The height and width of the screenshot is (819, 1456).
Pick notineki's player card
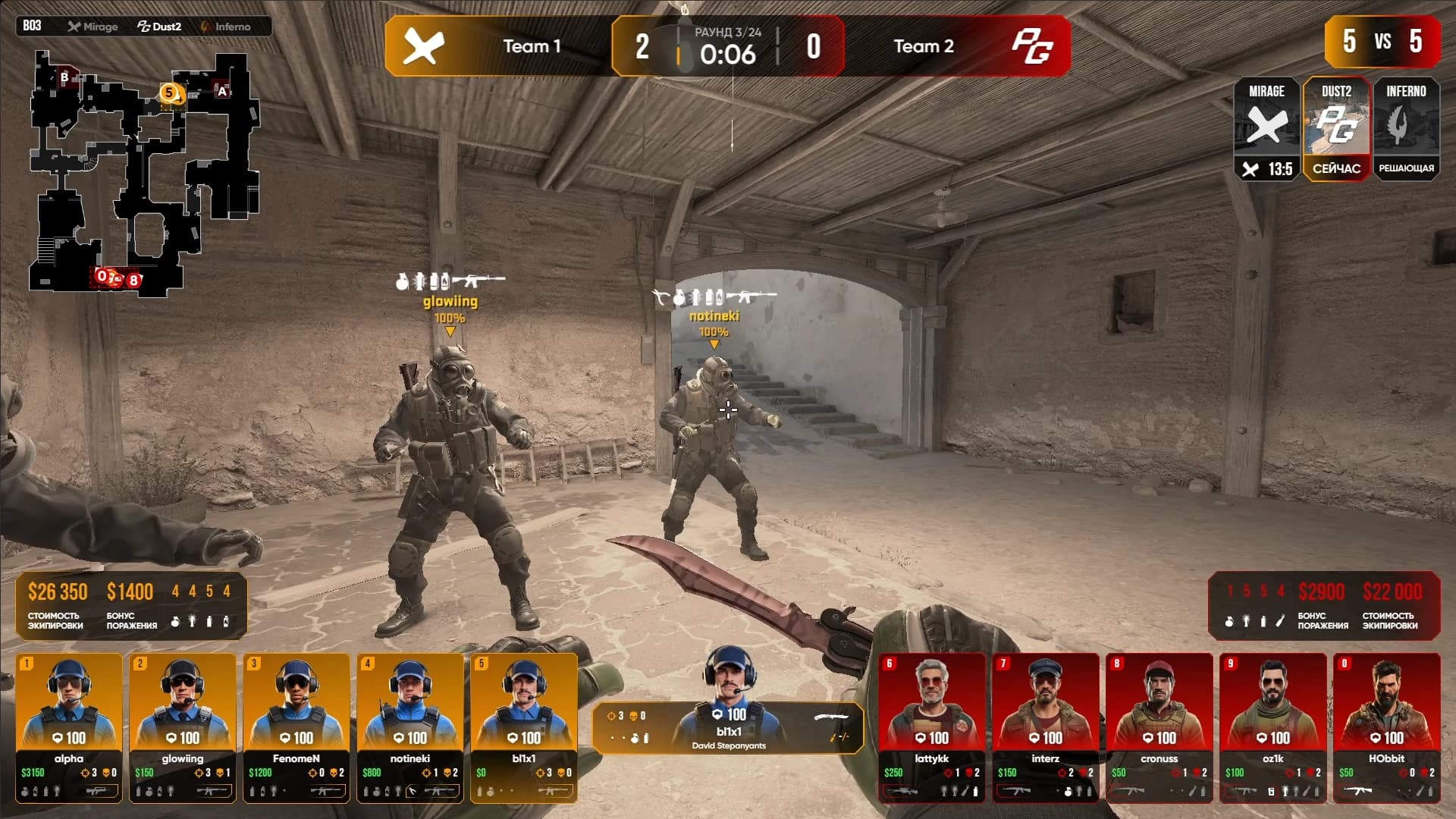point(410,726)
